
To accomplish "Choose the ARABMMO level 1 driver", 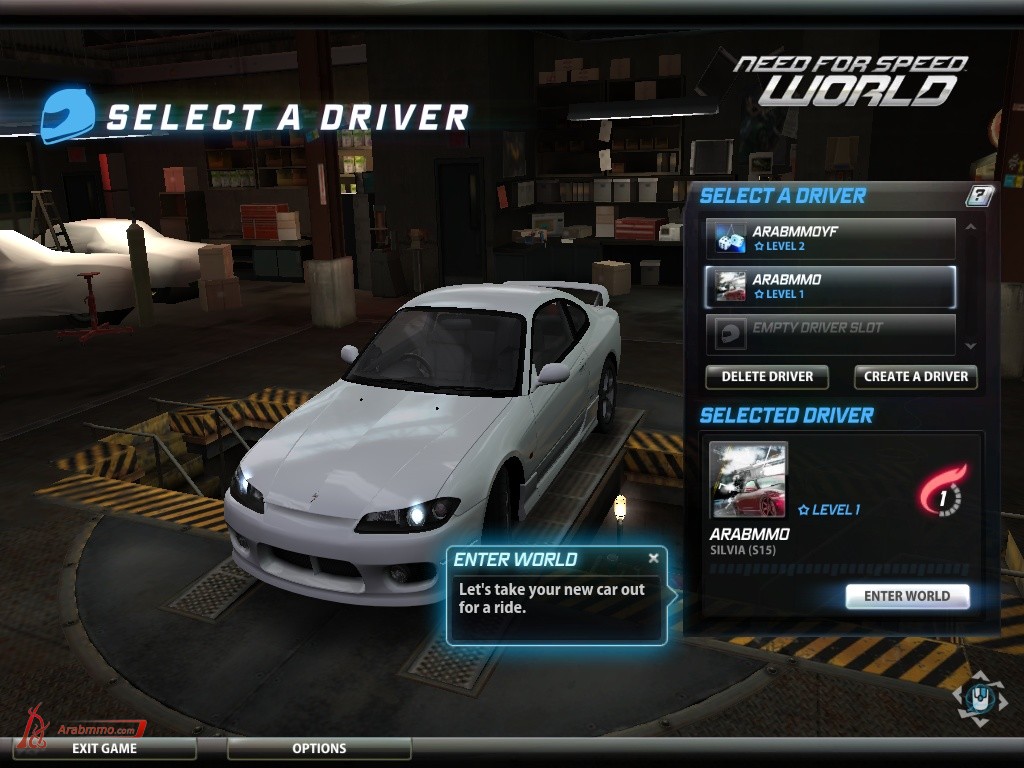I will pos(830,287).
